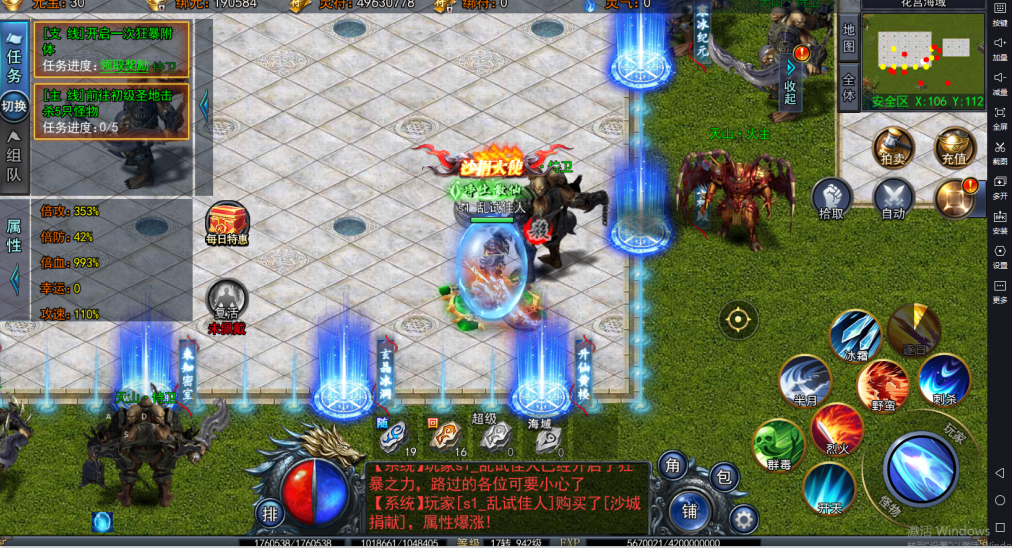Viewport: 1012px width, 548px height.
Task: Click the 复活 revive icon
Action: click(227, 299)
